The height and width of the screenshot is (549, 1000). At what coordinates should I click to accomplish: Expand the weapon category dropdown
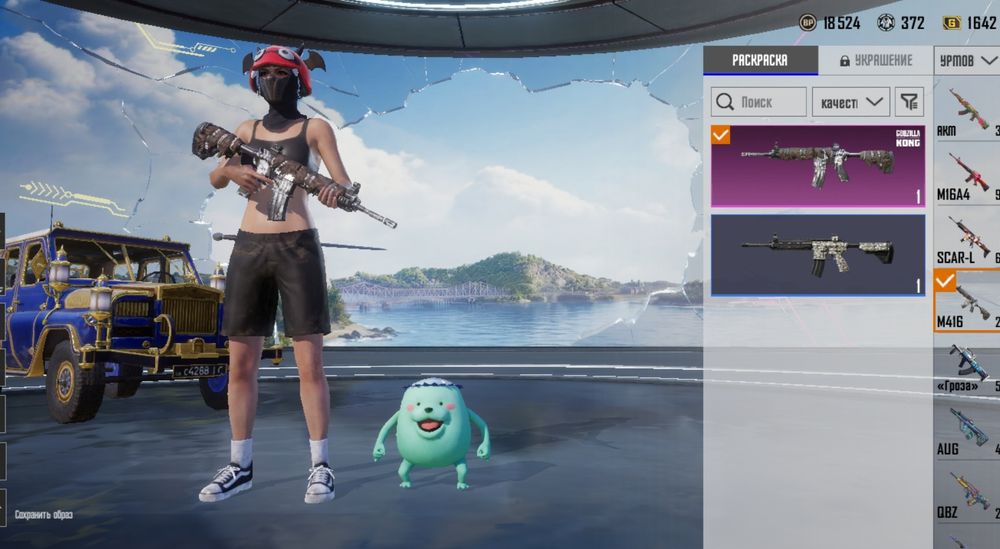point(967,61)
